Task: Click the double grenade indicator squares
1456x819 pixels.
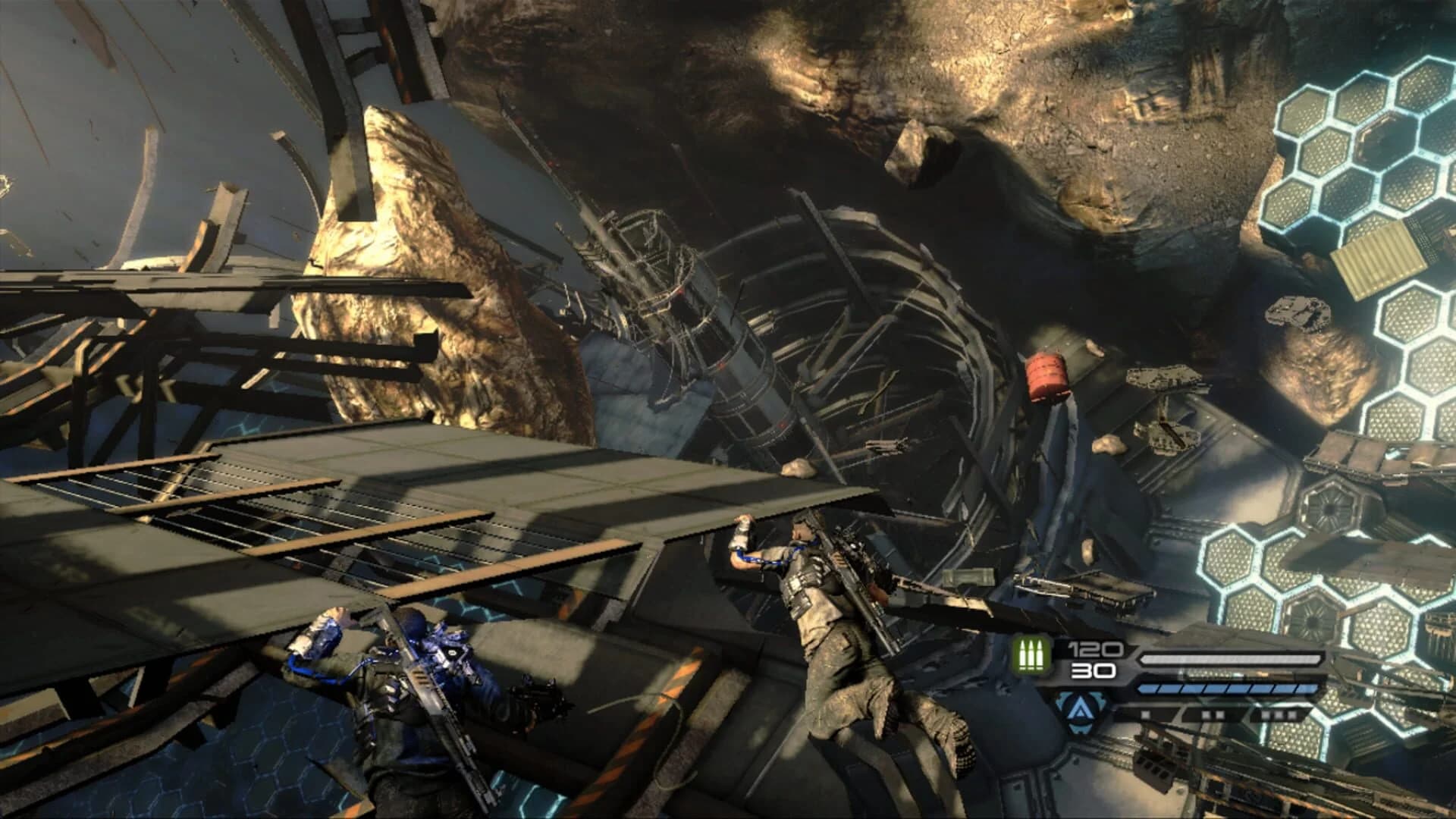Action: point(1213,715)
